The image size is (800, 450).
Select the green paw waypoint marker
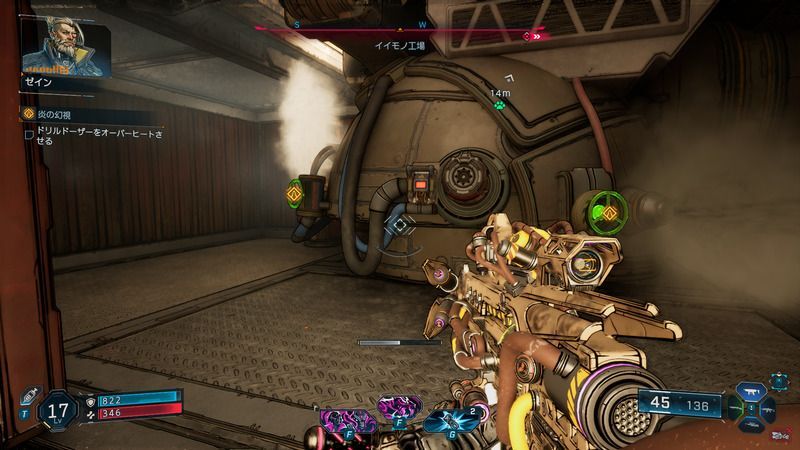pos(497,101)
